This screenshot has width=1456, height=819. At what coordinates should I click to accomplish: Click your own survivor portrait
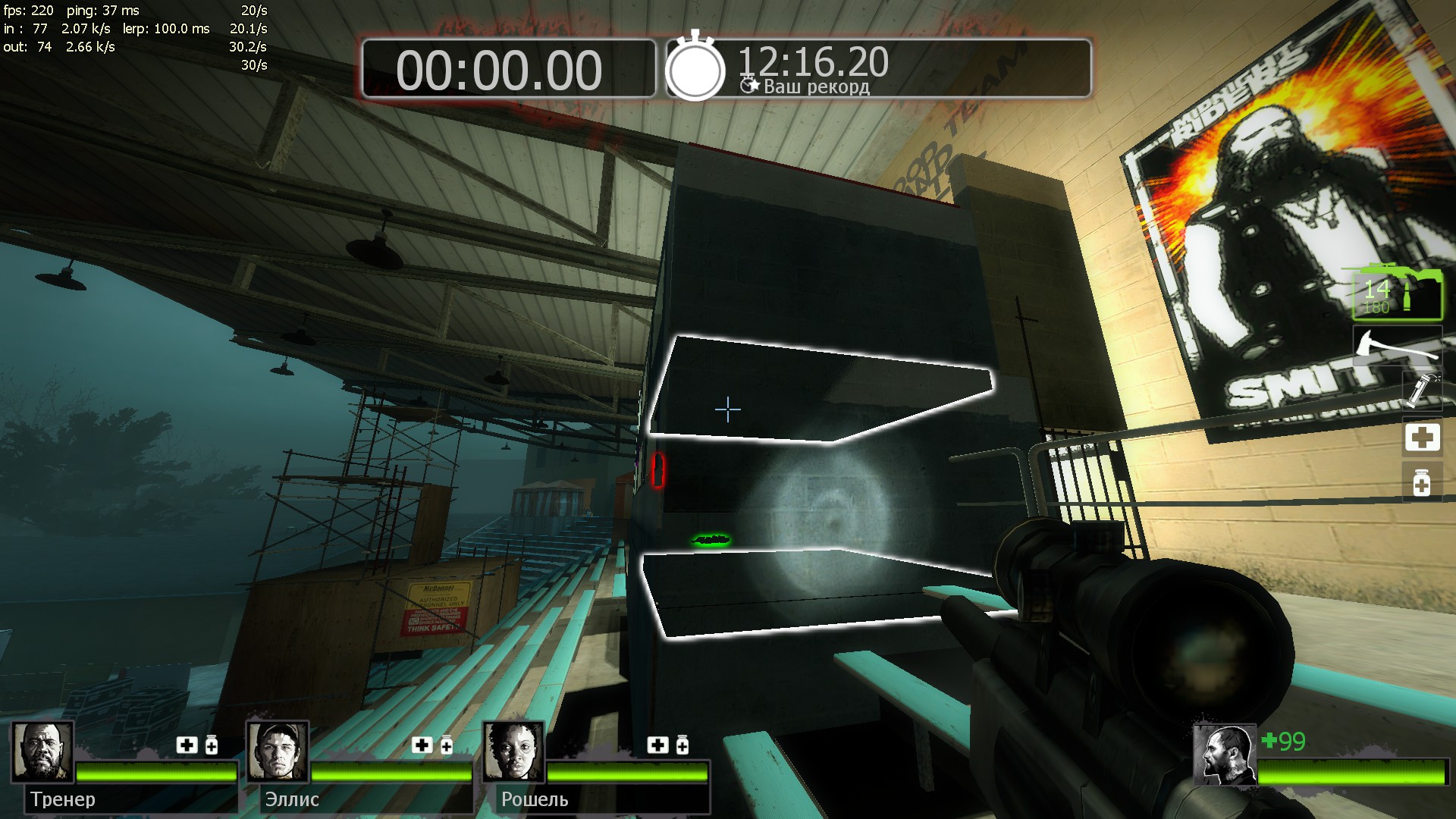(1224, 755)
